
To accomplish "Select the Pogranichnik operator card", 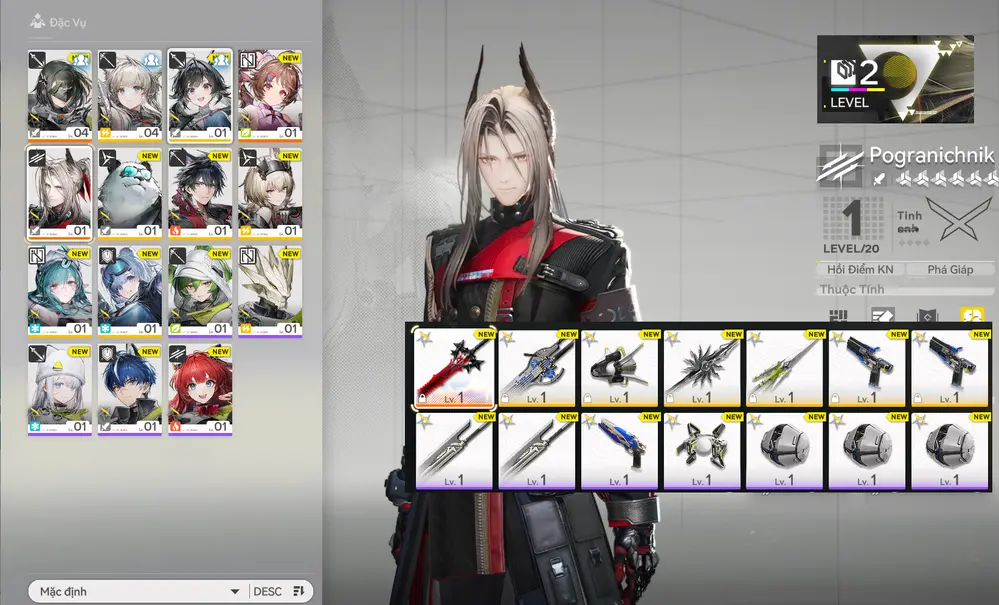I will [60, 192].
